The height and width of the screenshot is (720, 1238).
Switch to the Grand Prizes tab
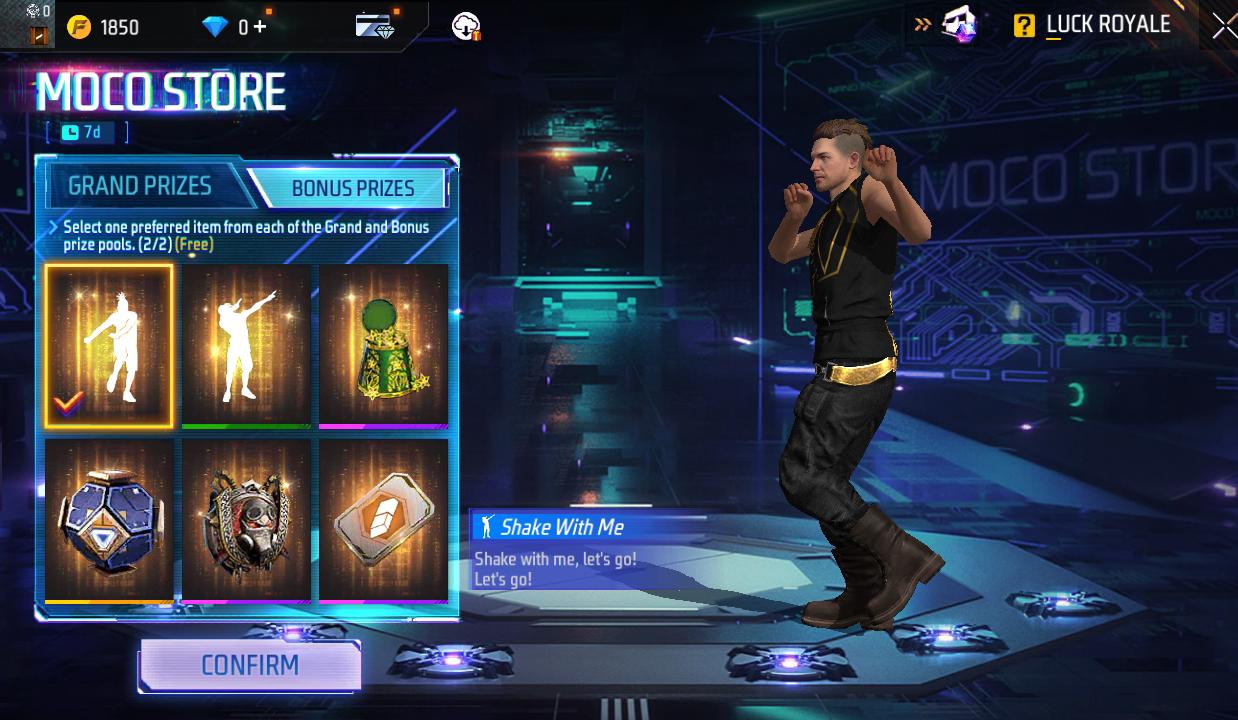click(140, 186)
